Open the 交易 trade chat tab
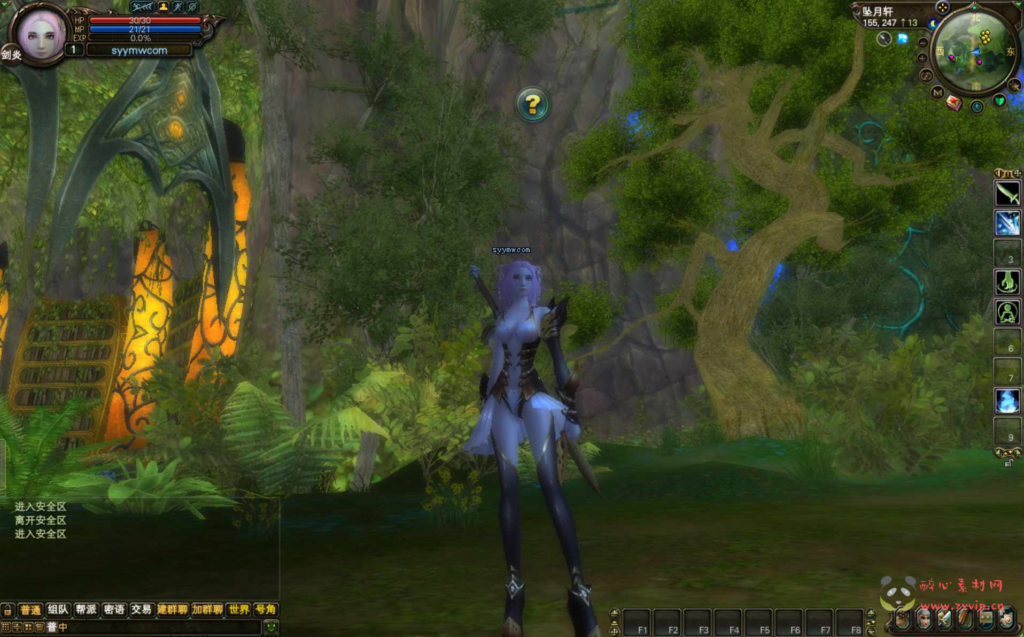The image size is (1024, 637). (x=141, y=609)
